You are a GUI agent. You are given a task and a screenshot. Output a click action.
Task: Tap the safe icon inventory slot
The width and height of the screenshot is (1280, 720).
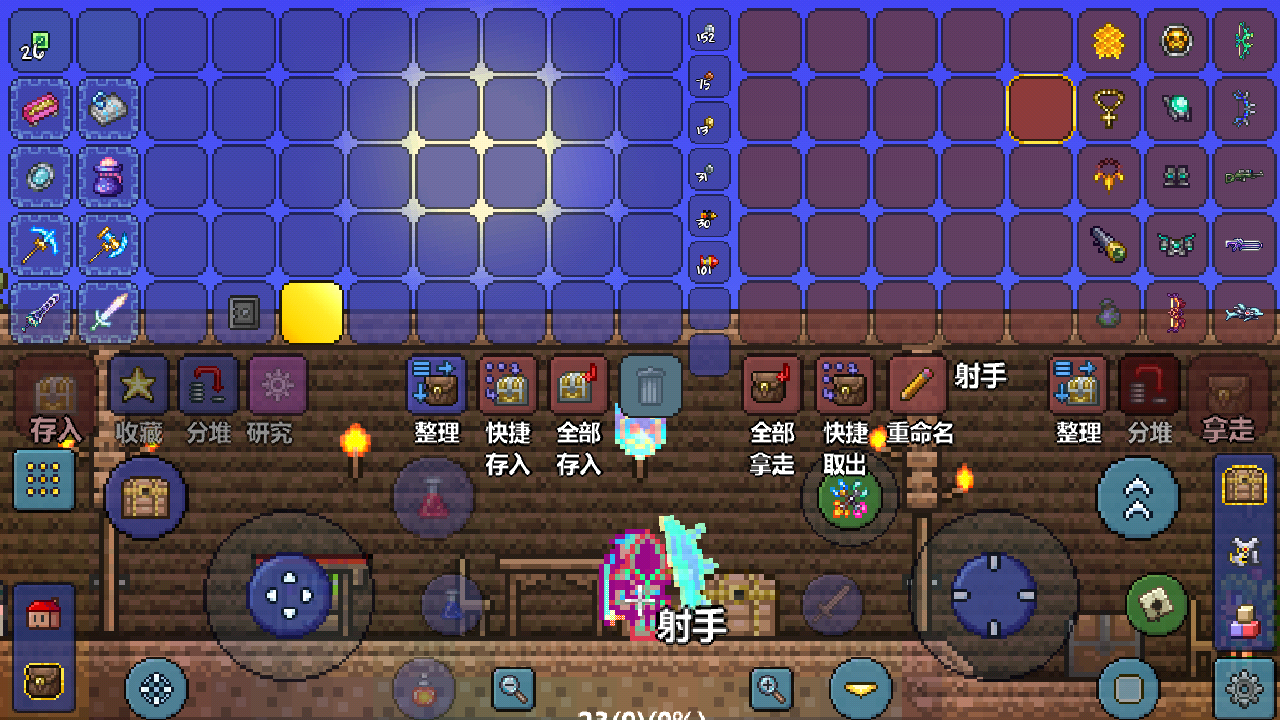(x=243, y=313)
